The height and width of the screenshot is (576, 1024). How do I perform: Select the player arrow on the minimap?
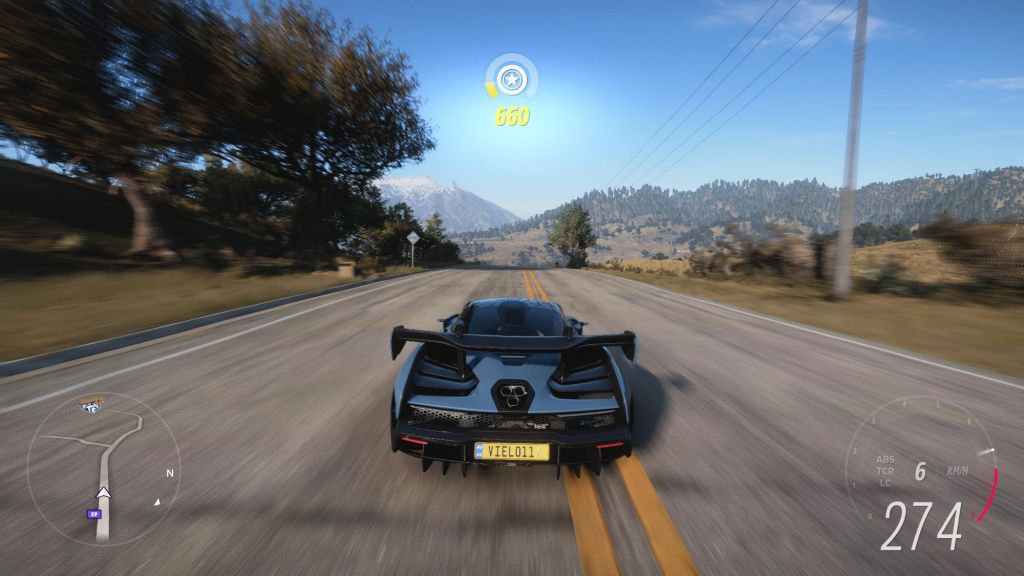103,491
